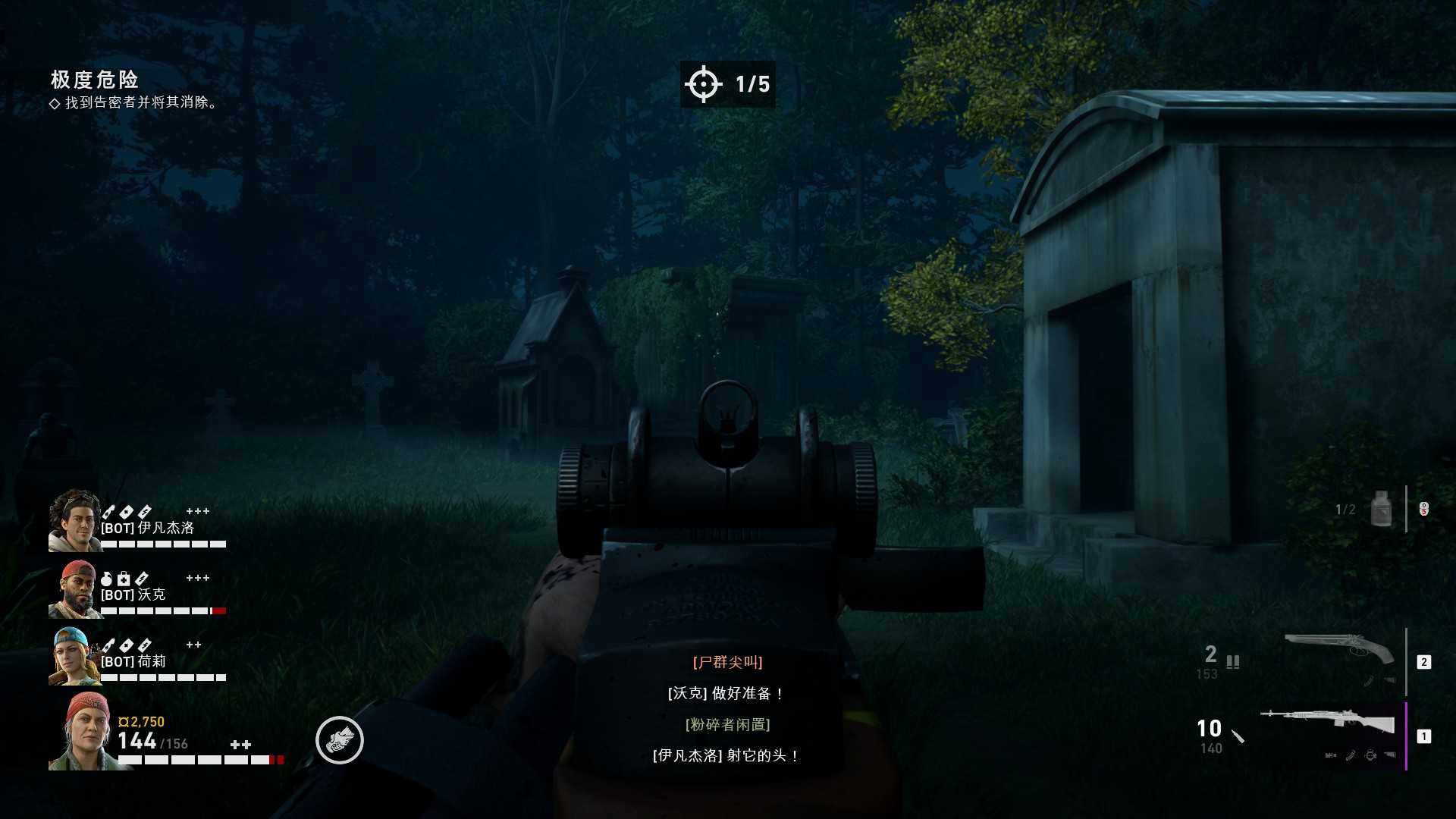Click bot 伊凡杰洛's portrait

[74, 520]
